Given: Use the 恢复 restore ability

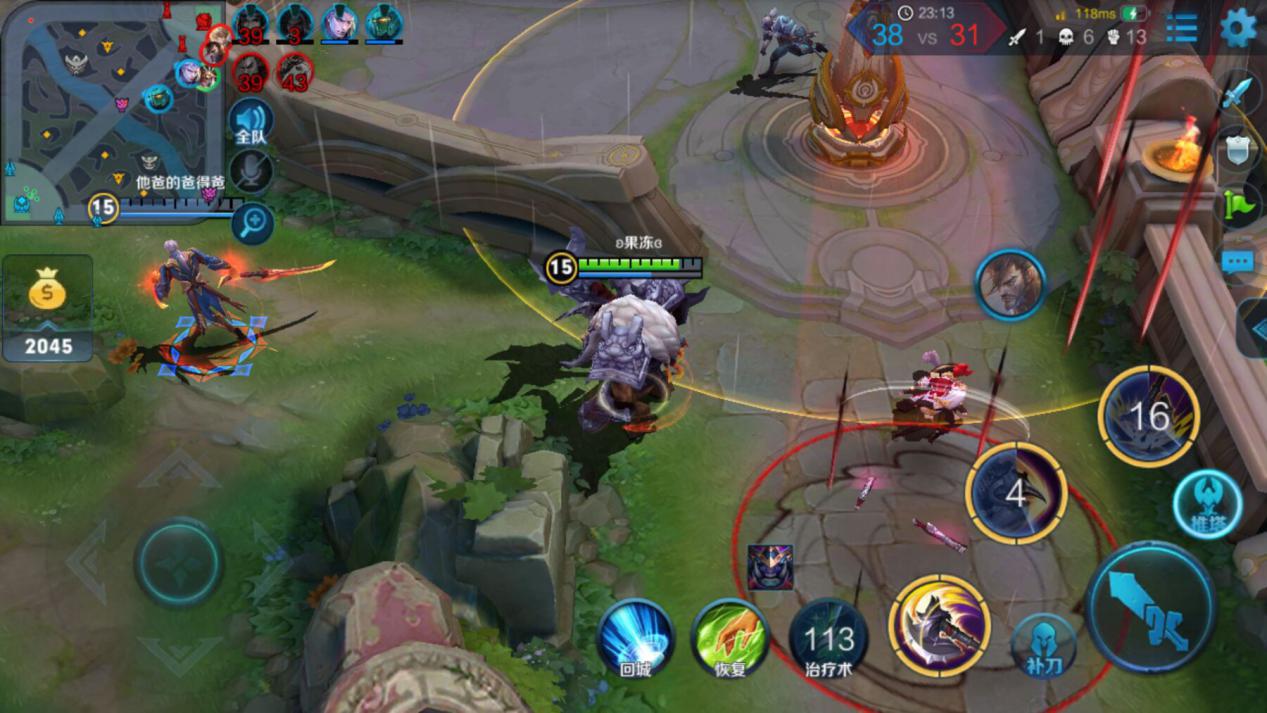Looking at the screenshot, I should point(730,638).
